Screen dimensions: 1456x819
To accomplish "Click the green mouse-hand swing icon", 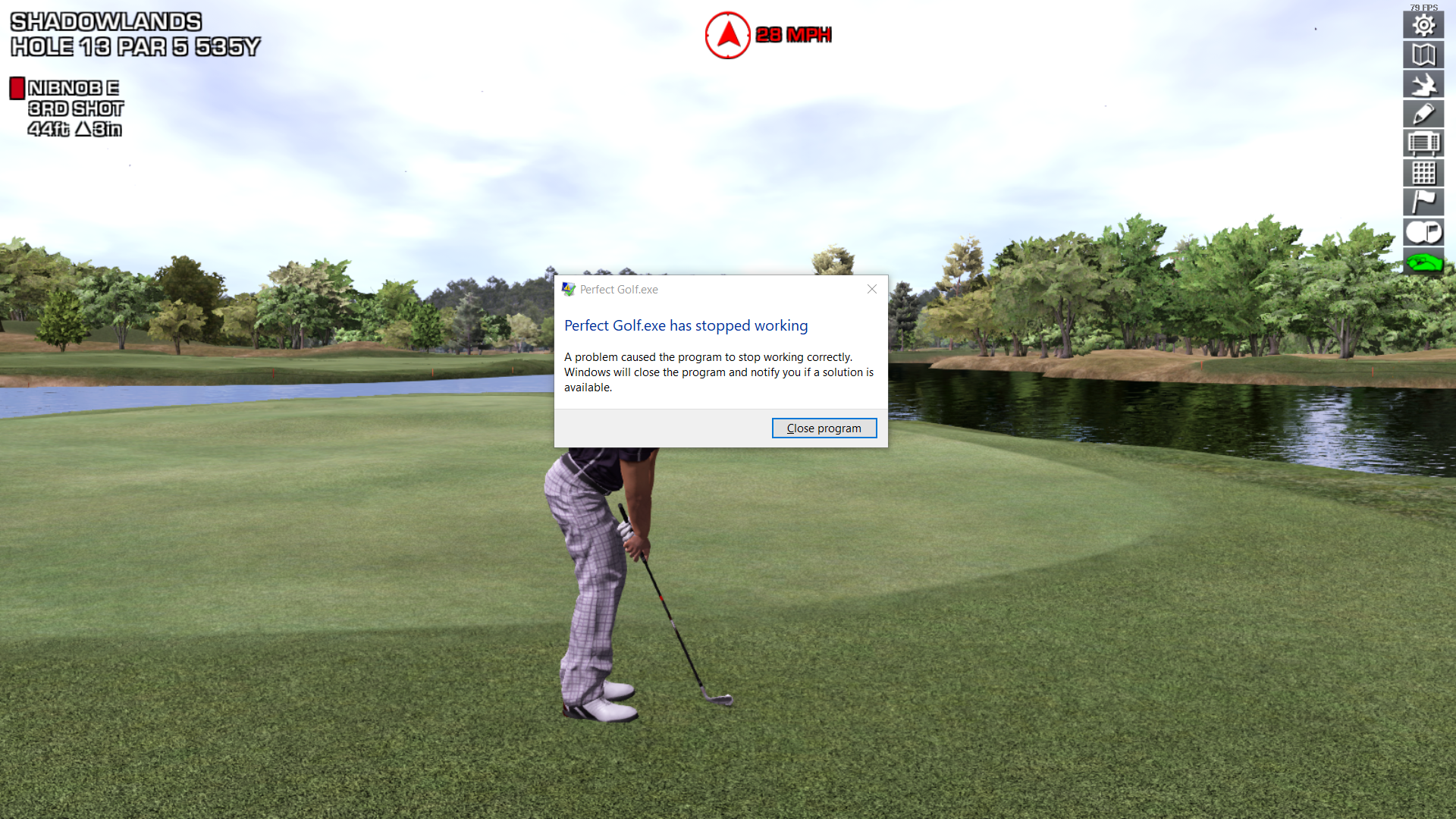I will [1423, 262].
